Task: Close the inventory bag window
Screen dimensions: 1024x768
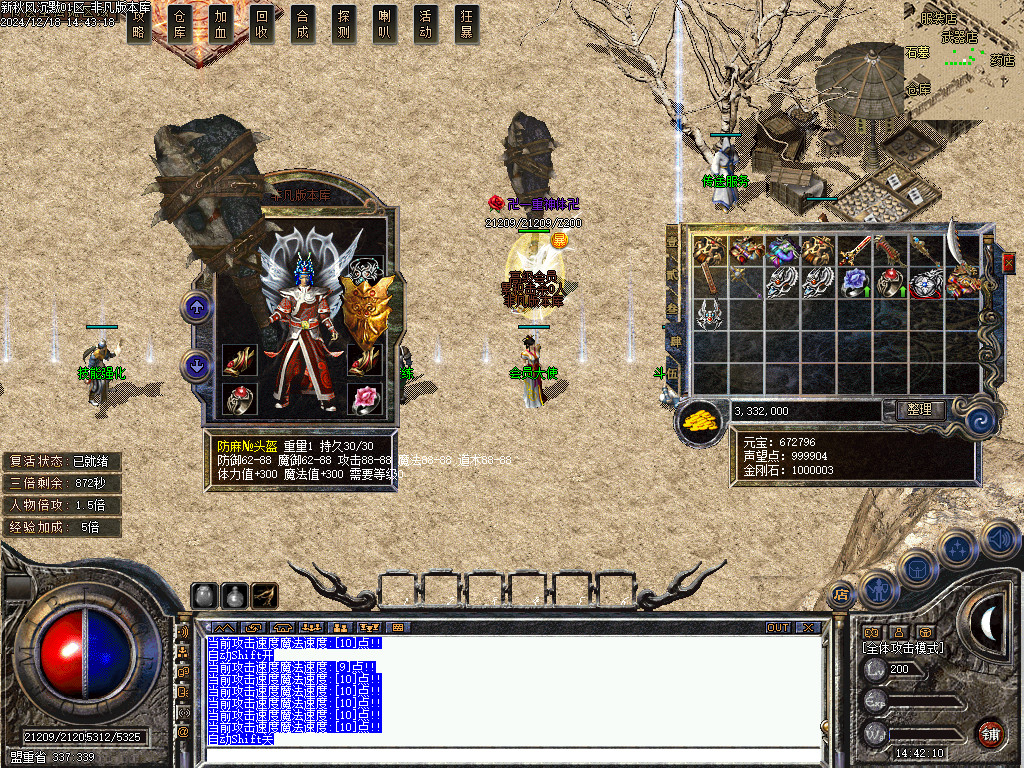Action: (x=1007, y=262)
